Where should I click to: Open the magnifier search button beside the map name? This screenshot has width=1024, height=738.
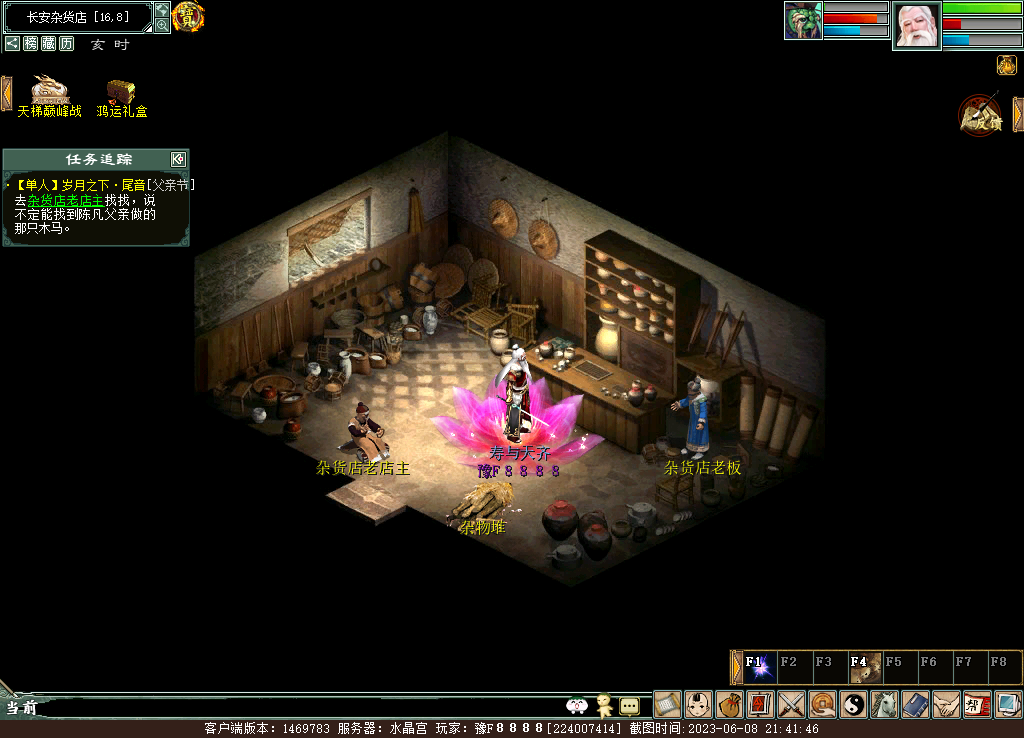(162, 25)
